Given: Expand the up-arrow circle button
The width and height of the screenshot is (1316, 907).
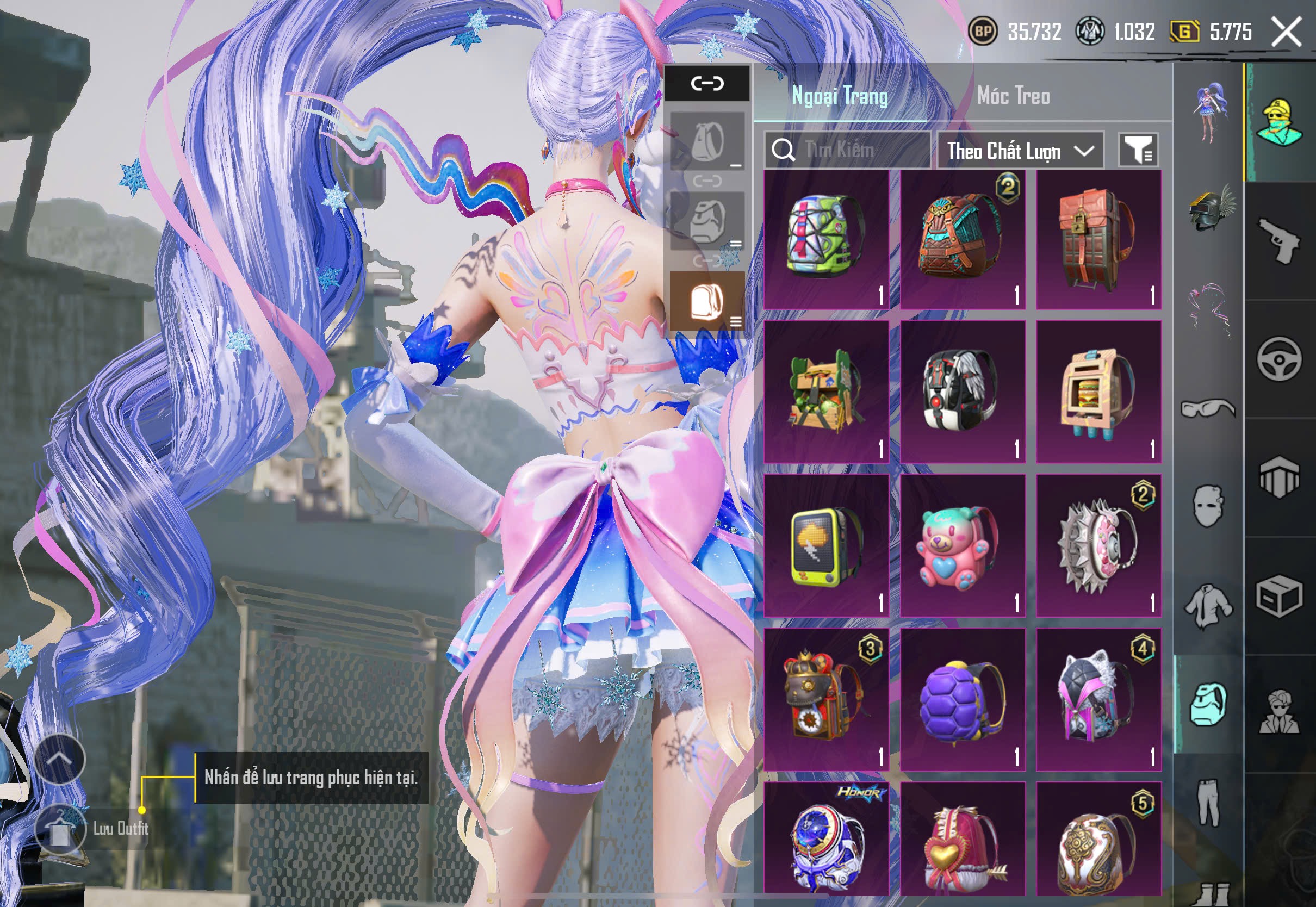Looking at the screenshot, I should pyautogui.click(x=60, y=759).
